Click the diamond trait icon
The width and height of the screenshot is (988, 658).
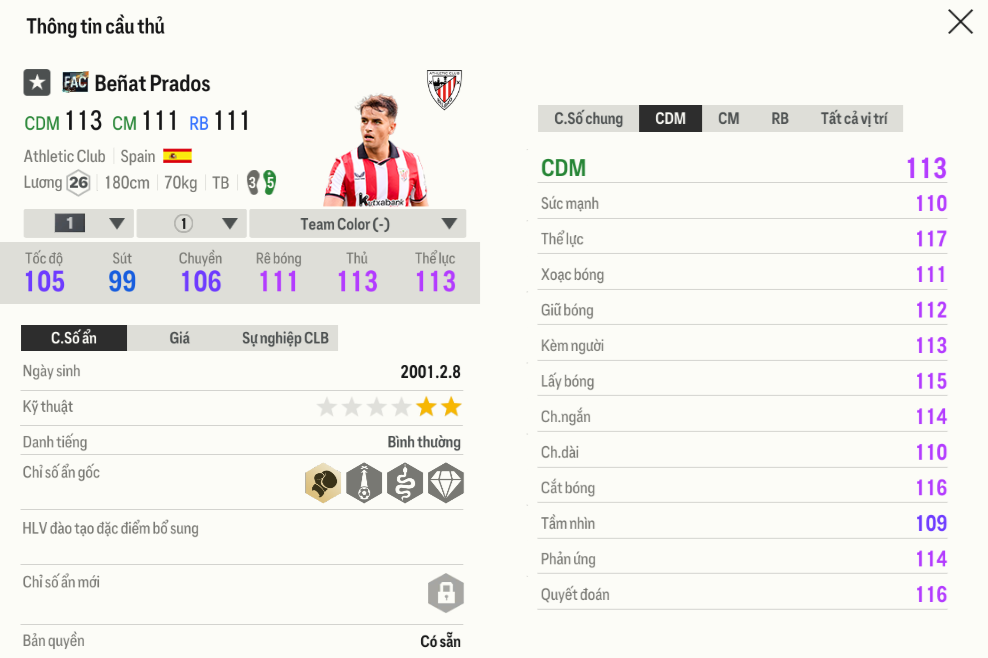point(445,483)
